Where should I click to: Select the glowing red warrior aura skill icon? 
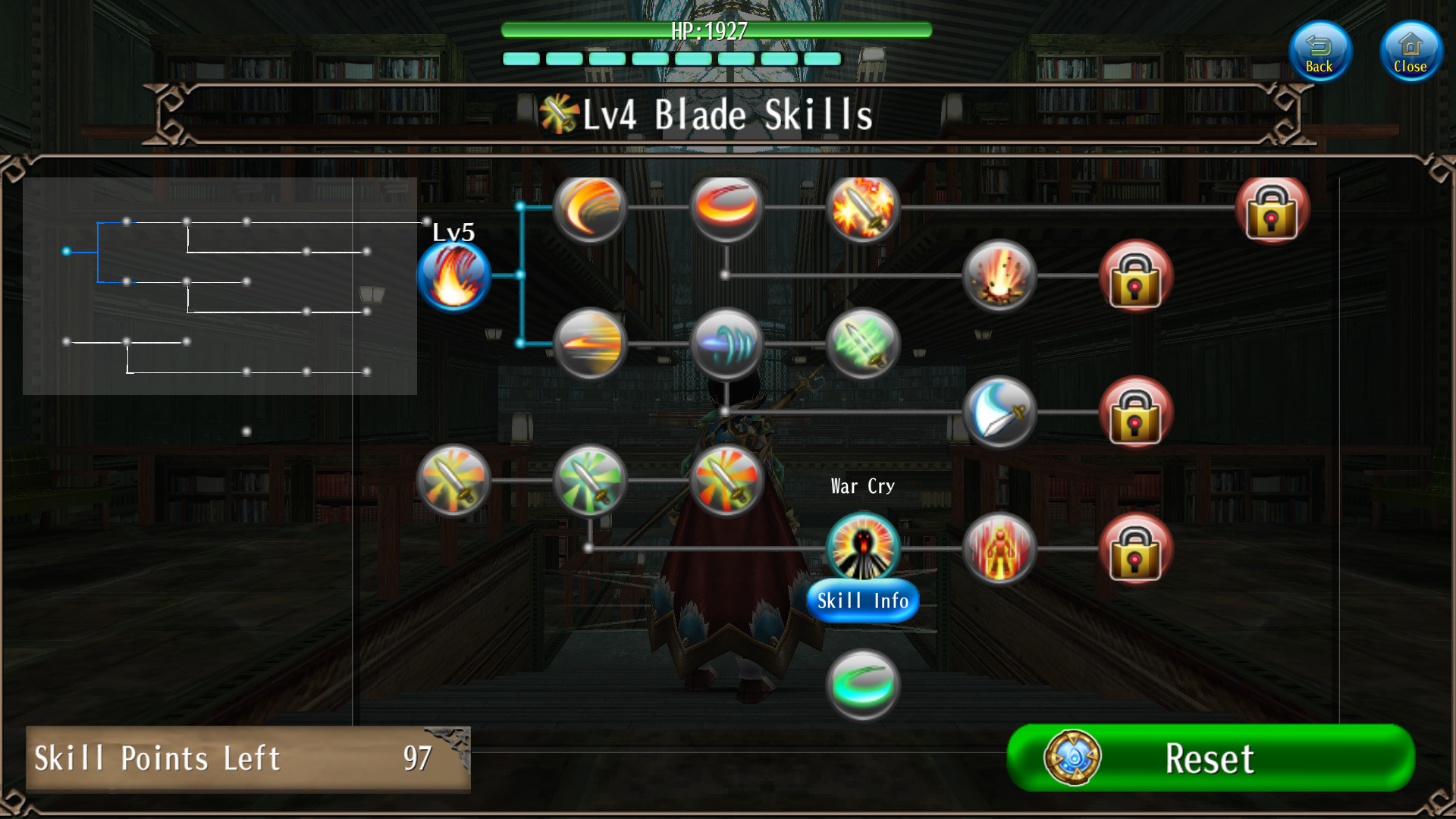999,548
